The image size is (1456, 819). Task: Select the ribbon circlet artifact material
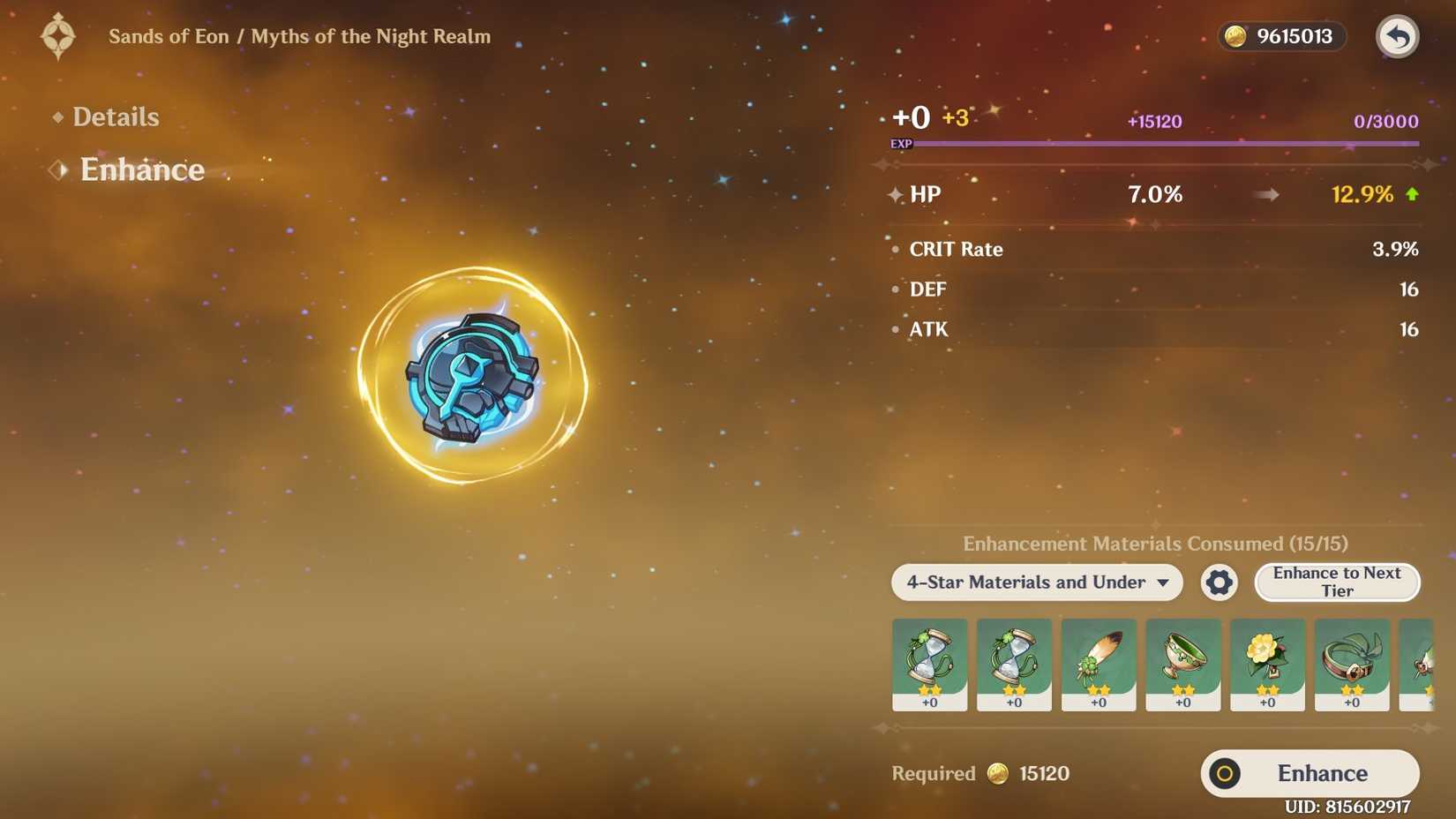click(x=1352, y=665)
